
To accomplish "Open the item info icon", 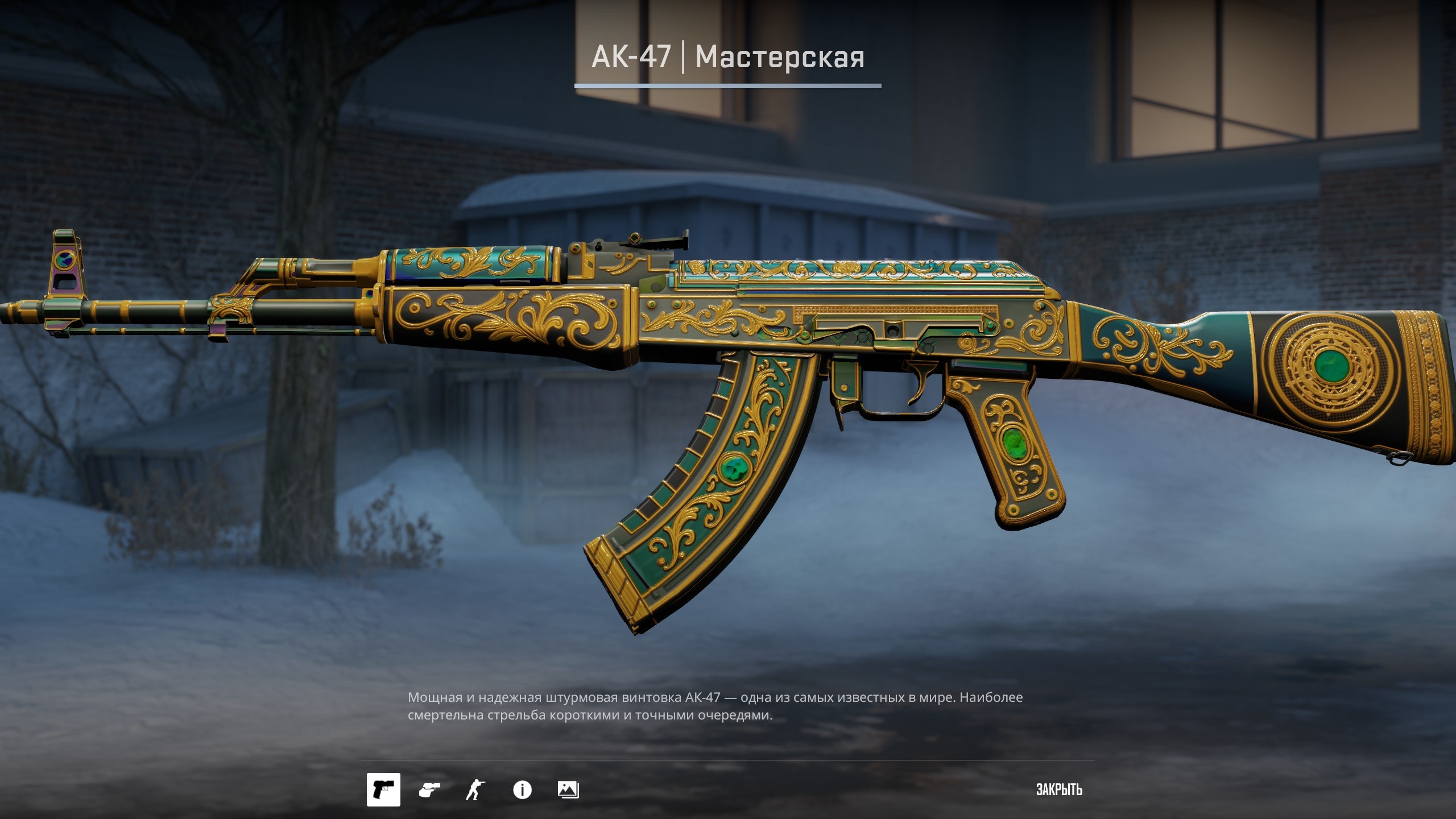I will click(x=522, y=789).
